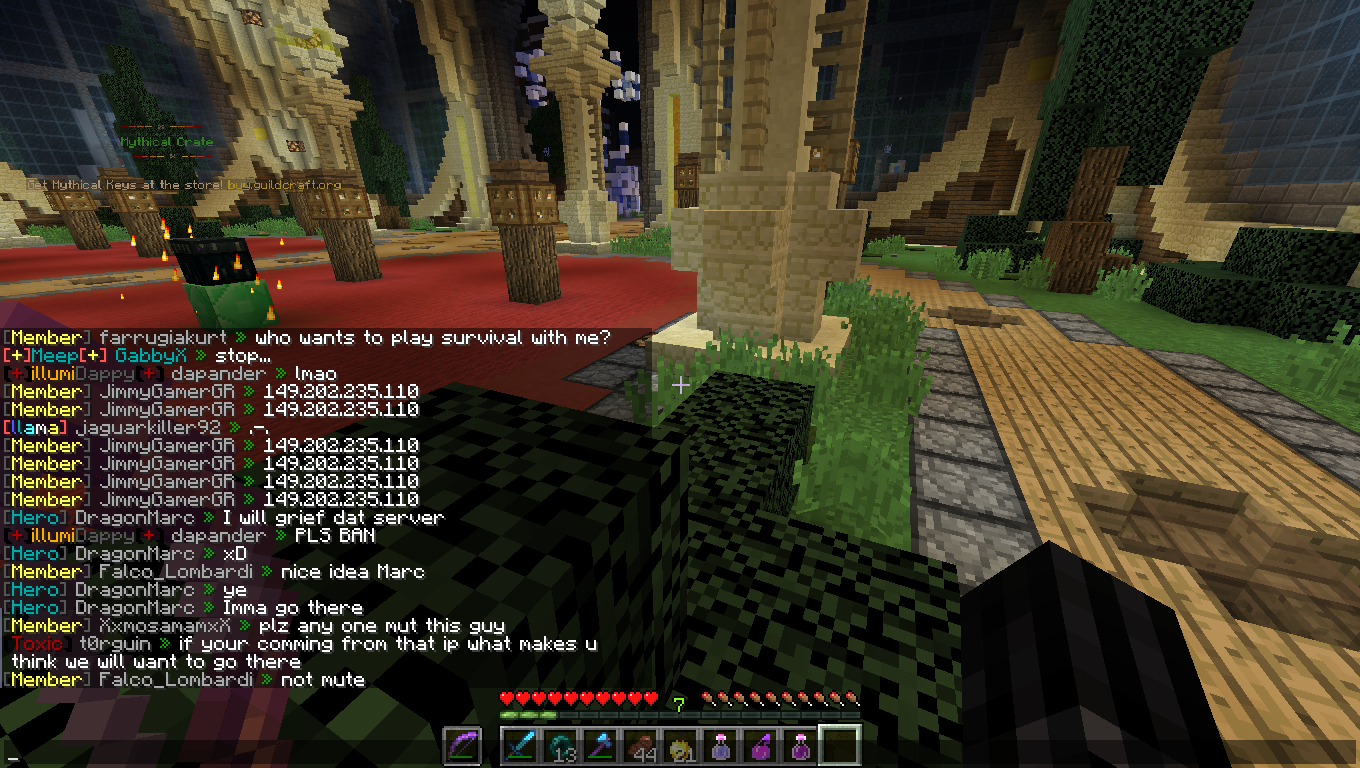Click the empty highlighted hotbar slot
The width and height of the screenshot is (1360, 768).
[840, 745]
